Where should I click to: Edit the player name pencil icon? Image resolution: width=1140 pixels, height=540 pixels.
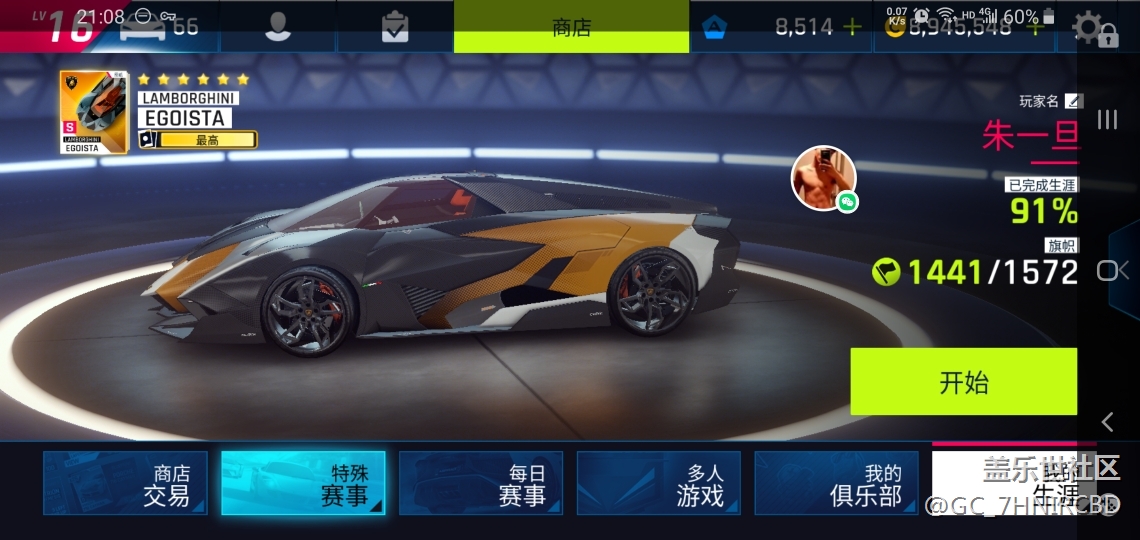[1073, 101]
